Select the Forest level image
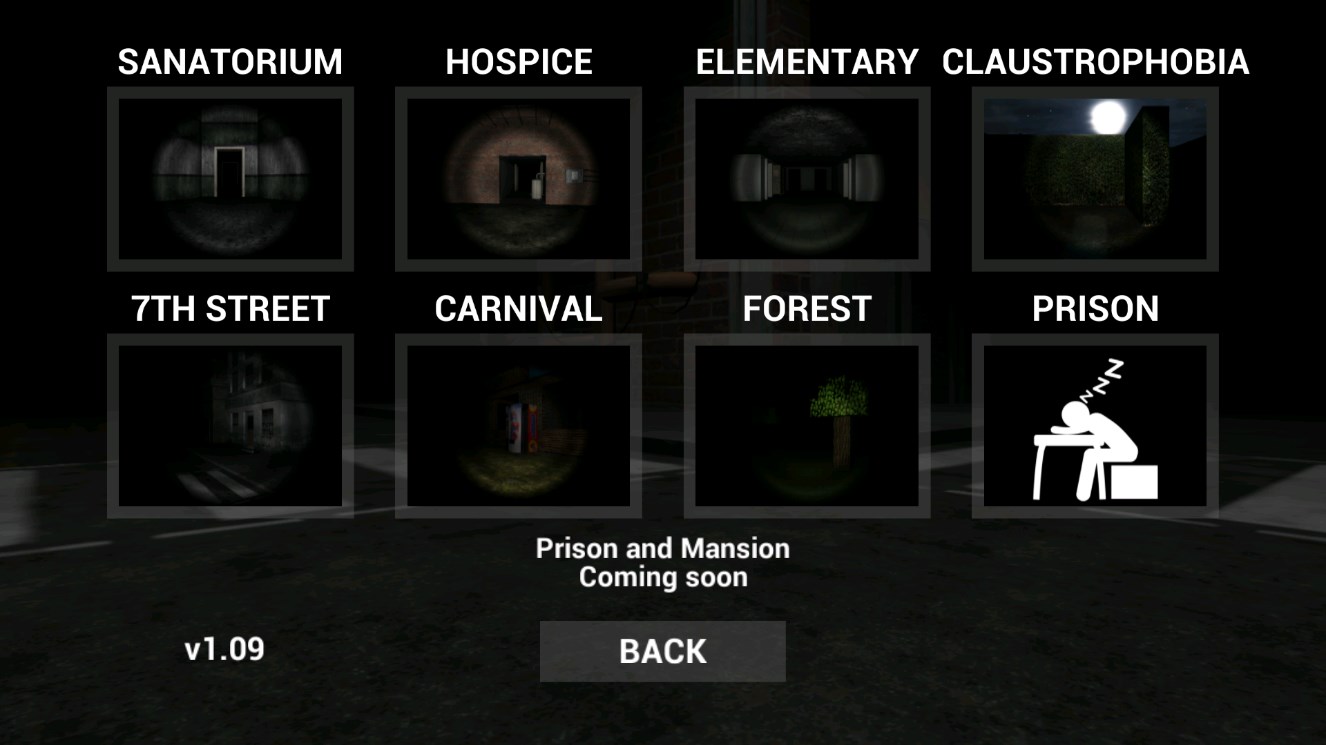 pos(805,425)
